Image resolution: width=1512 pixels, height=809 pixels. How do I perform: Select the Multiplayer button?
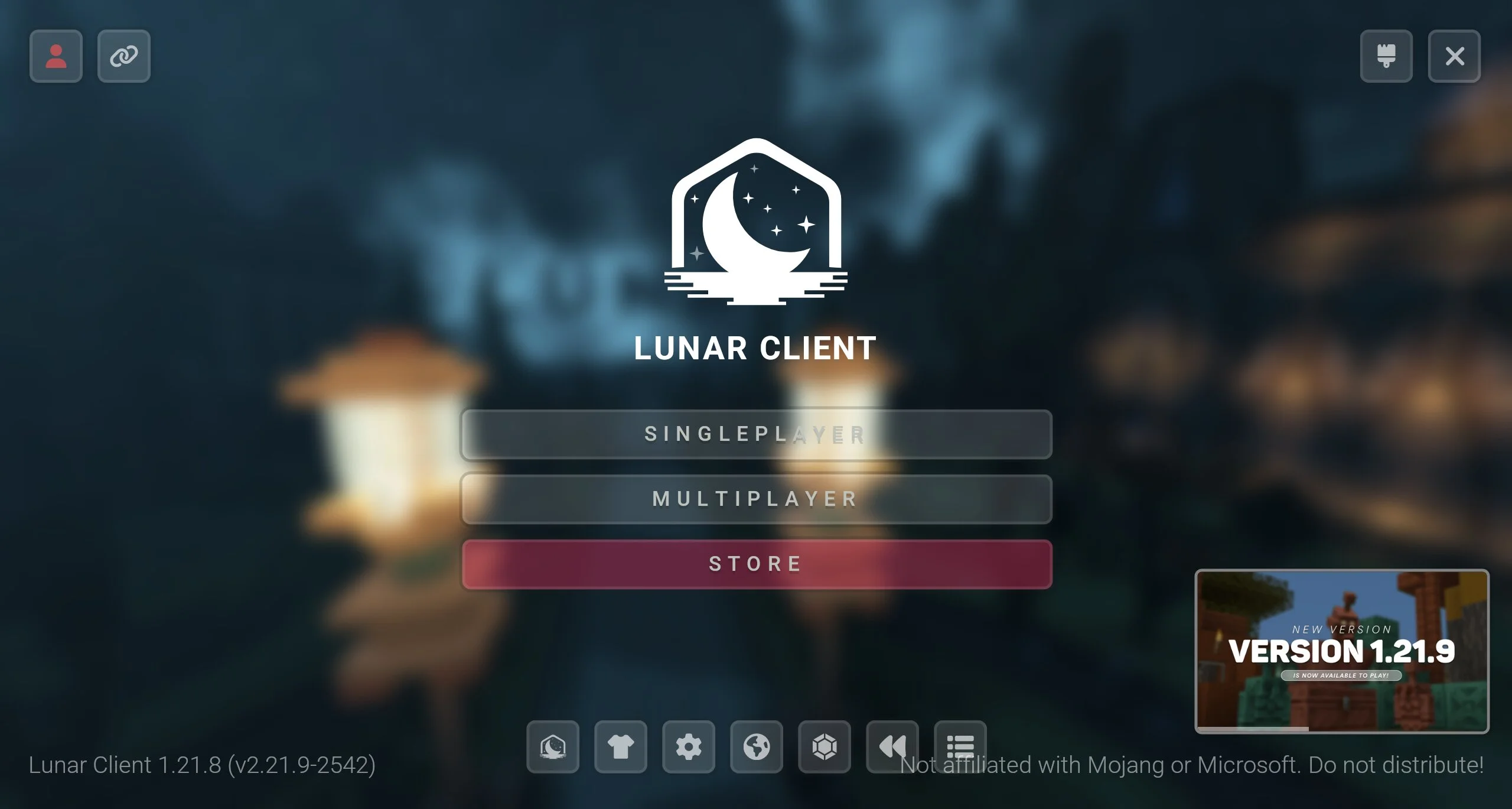pyautogui.click(x=756, y=499)
